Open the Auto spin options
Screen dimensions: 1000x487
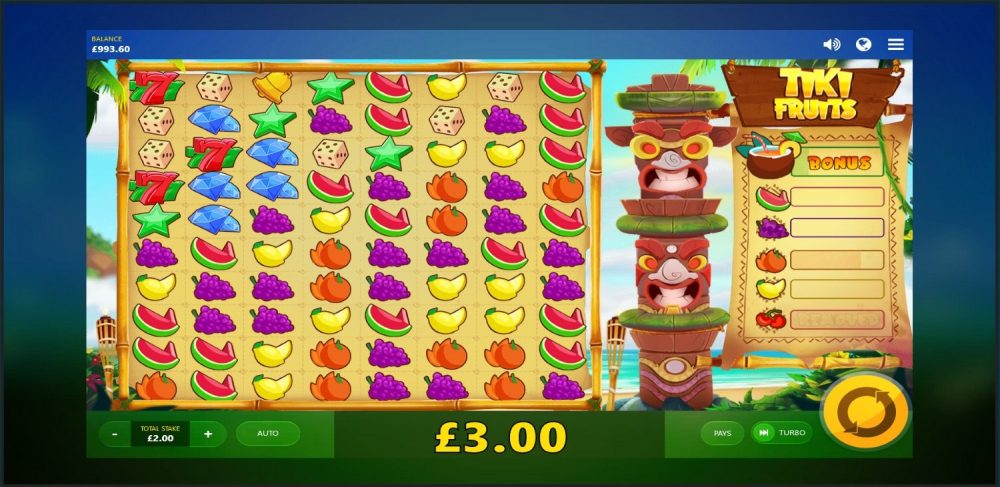tap(268, 434)
